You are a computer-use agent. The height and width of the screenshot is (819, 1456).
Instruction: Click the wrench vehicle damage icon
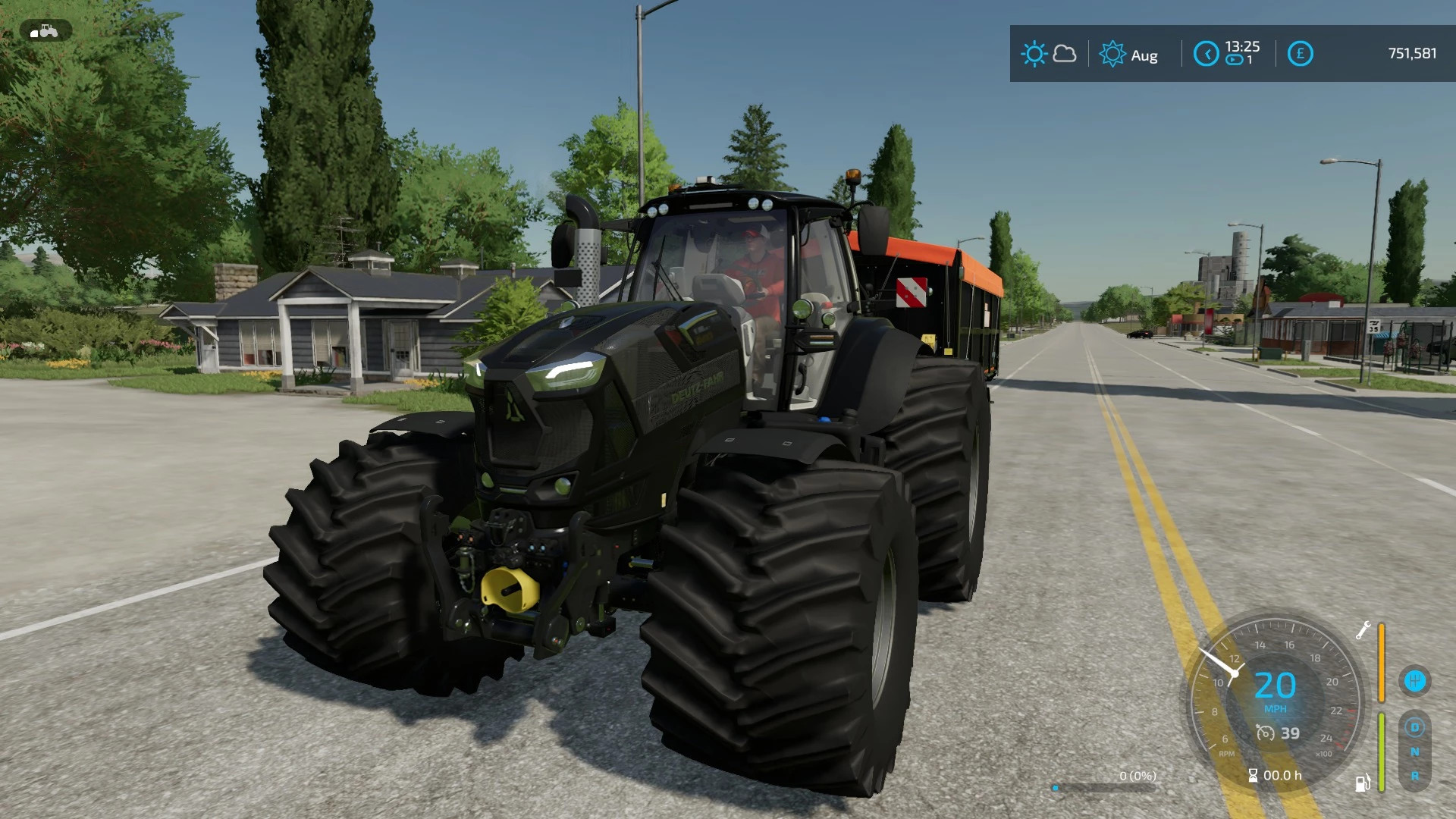[1363, 630]
